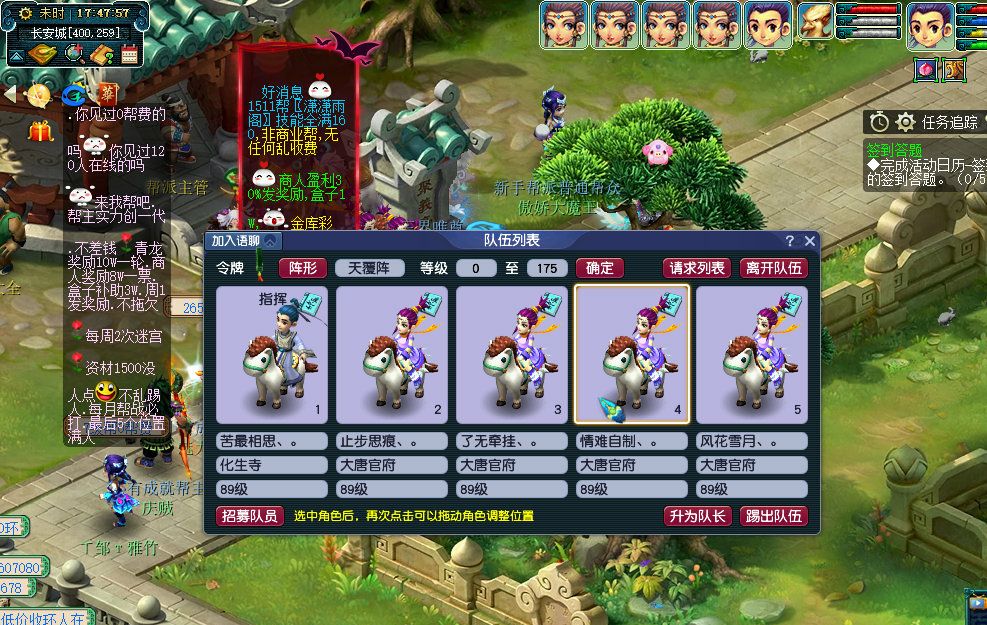The width and height of the screenshot is (987, 625).
Task: Click 招募队员 to recruit members
Action: click(249, 516)
